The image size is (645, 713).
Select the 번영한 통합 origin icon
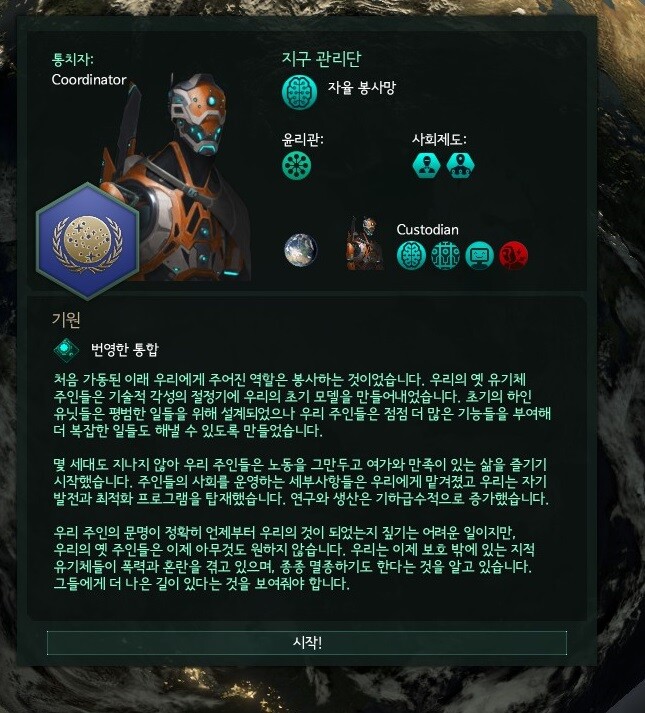66,349
